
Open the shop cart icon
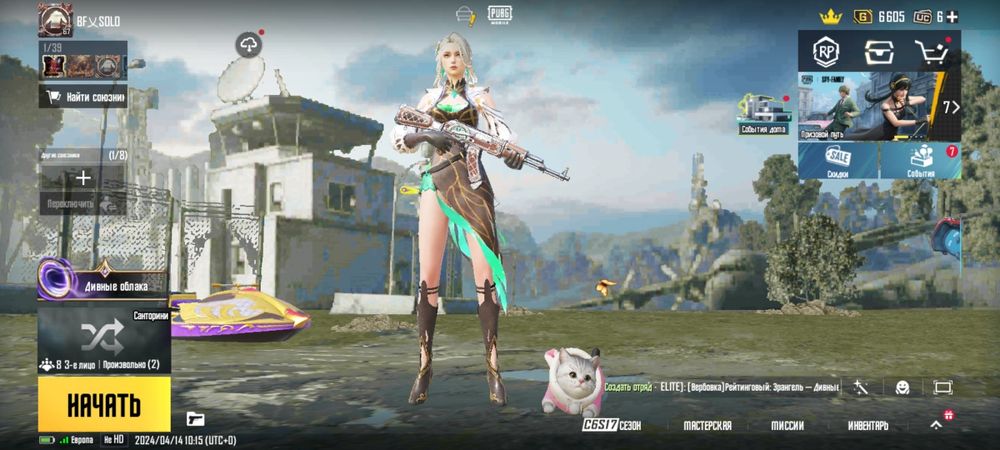click(930, 52)
